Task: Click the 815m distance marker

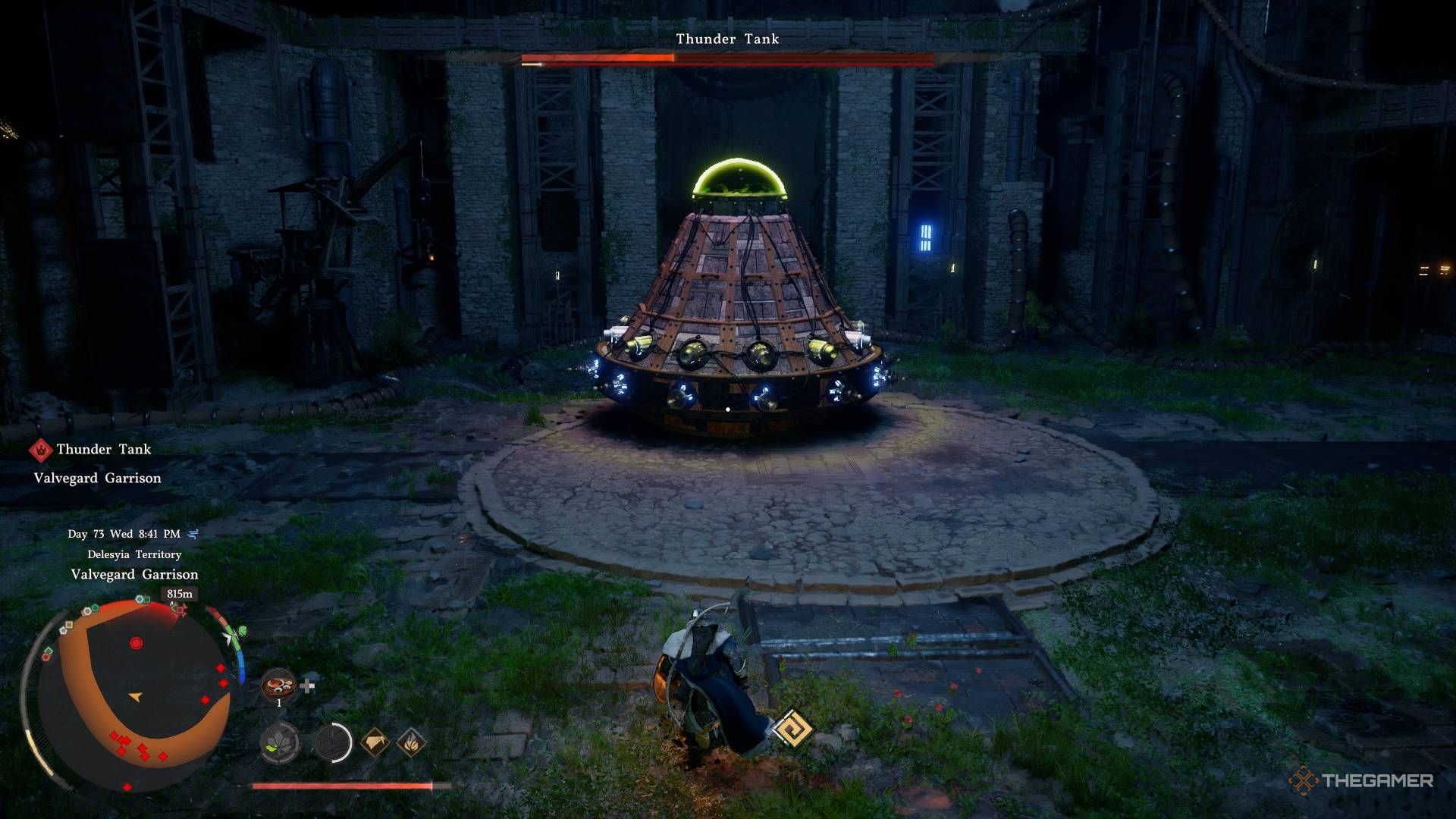Action: [x=180, y=594]
